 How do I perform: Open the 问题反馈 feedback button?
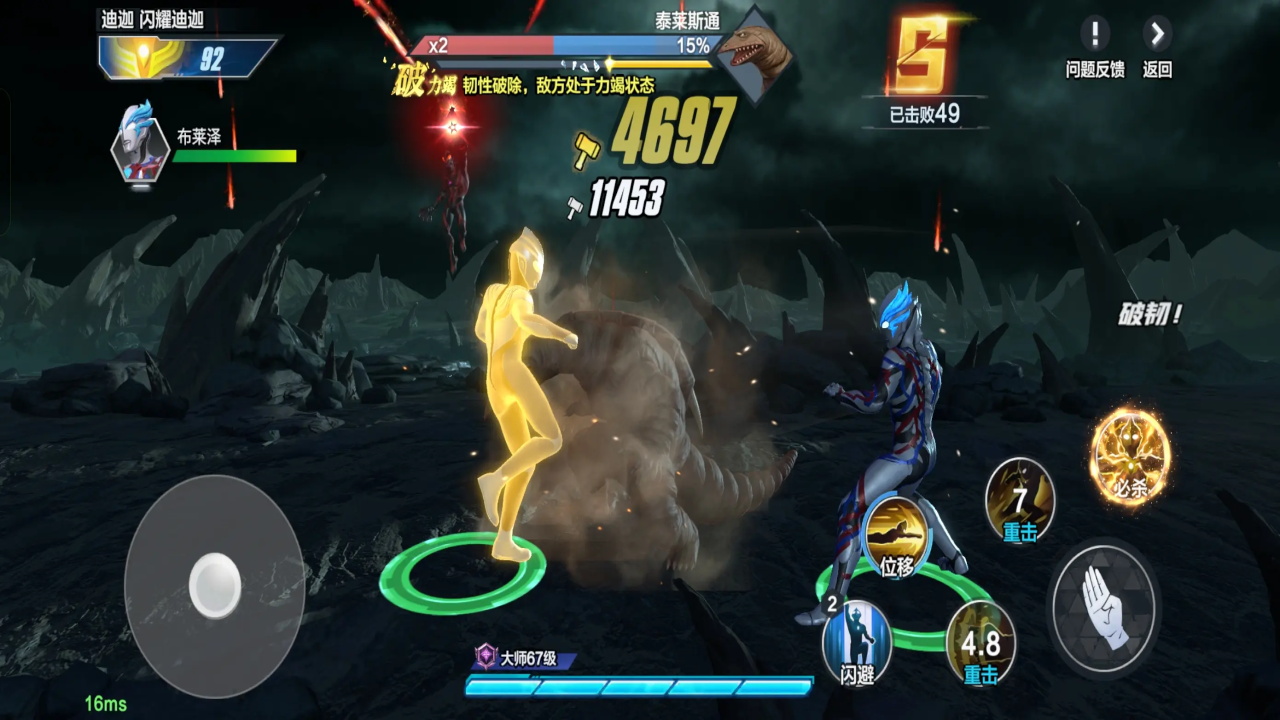tap(1094, 35)
